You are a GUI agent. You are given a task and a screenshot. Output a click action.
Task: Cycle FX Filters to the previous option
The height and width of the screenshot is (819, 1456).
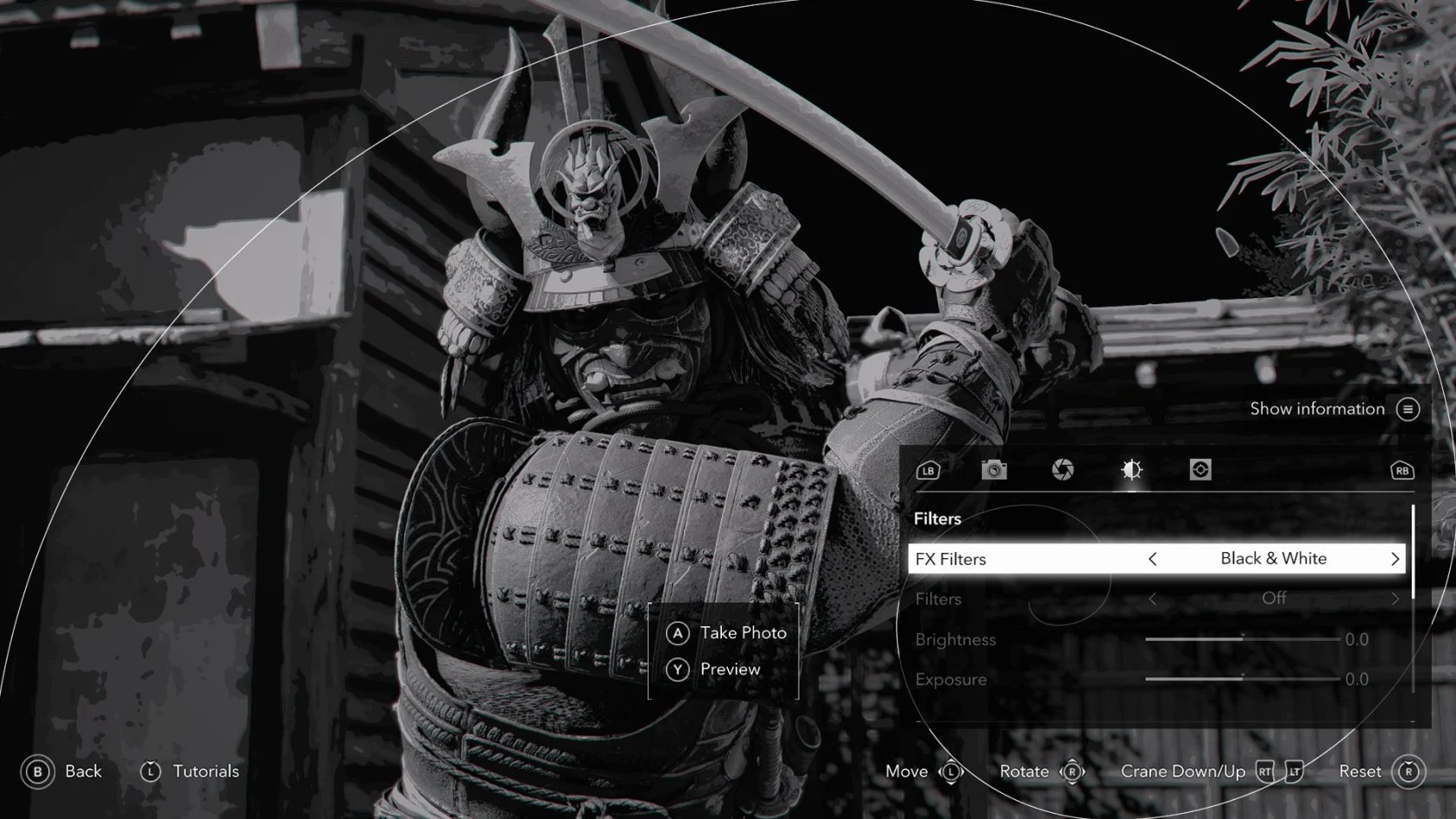point(1153,559)
